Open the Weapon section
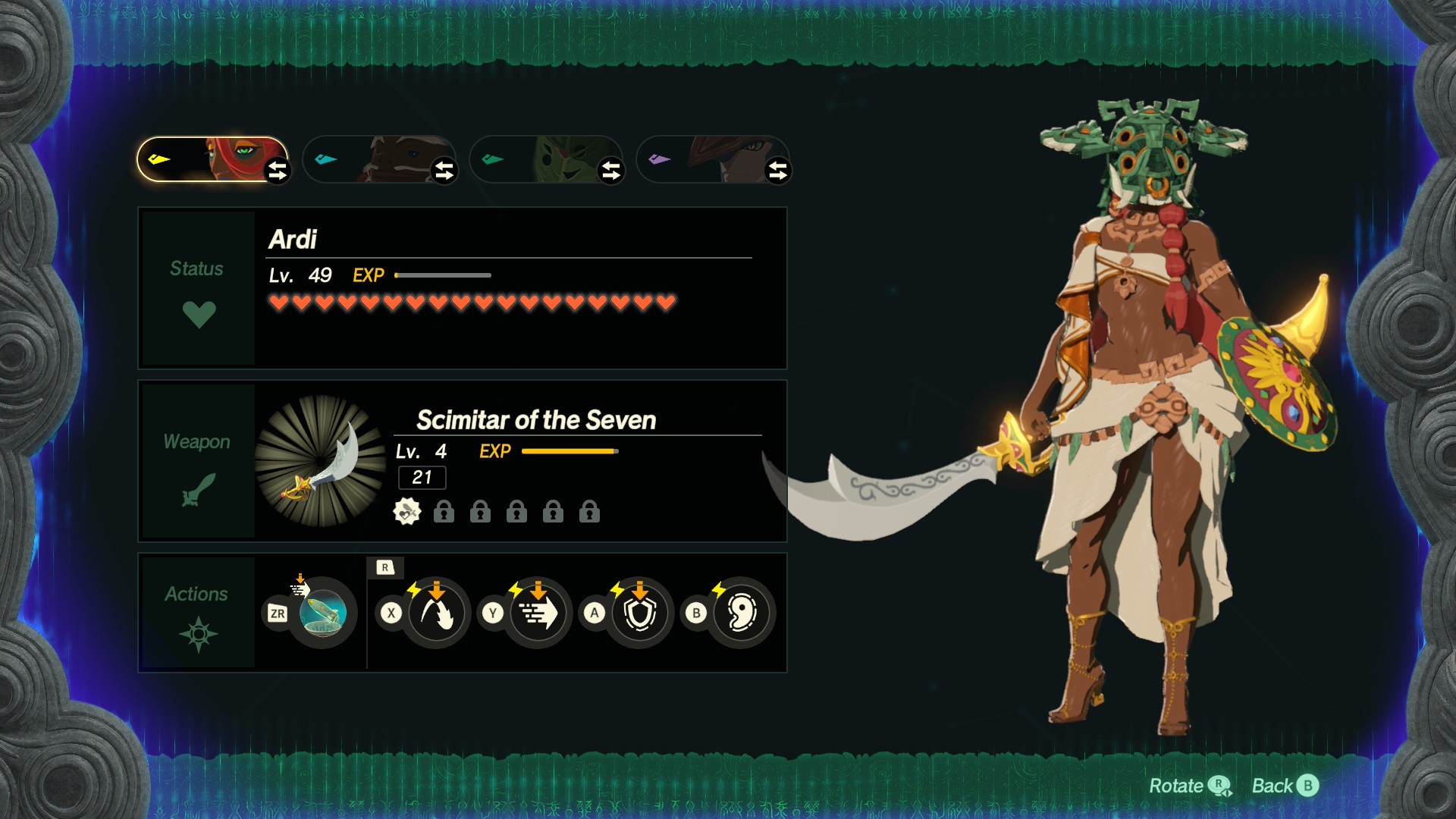The image size is (1456, 819). (198, 461)
